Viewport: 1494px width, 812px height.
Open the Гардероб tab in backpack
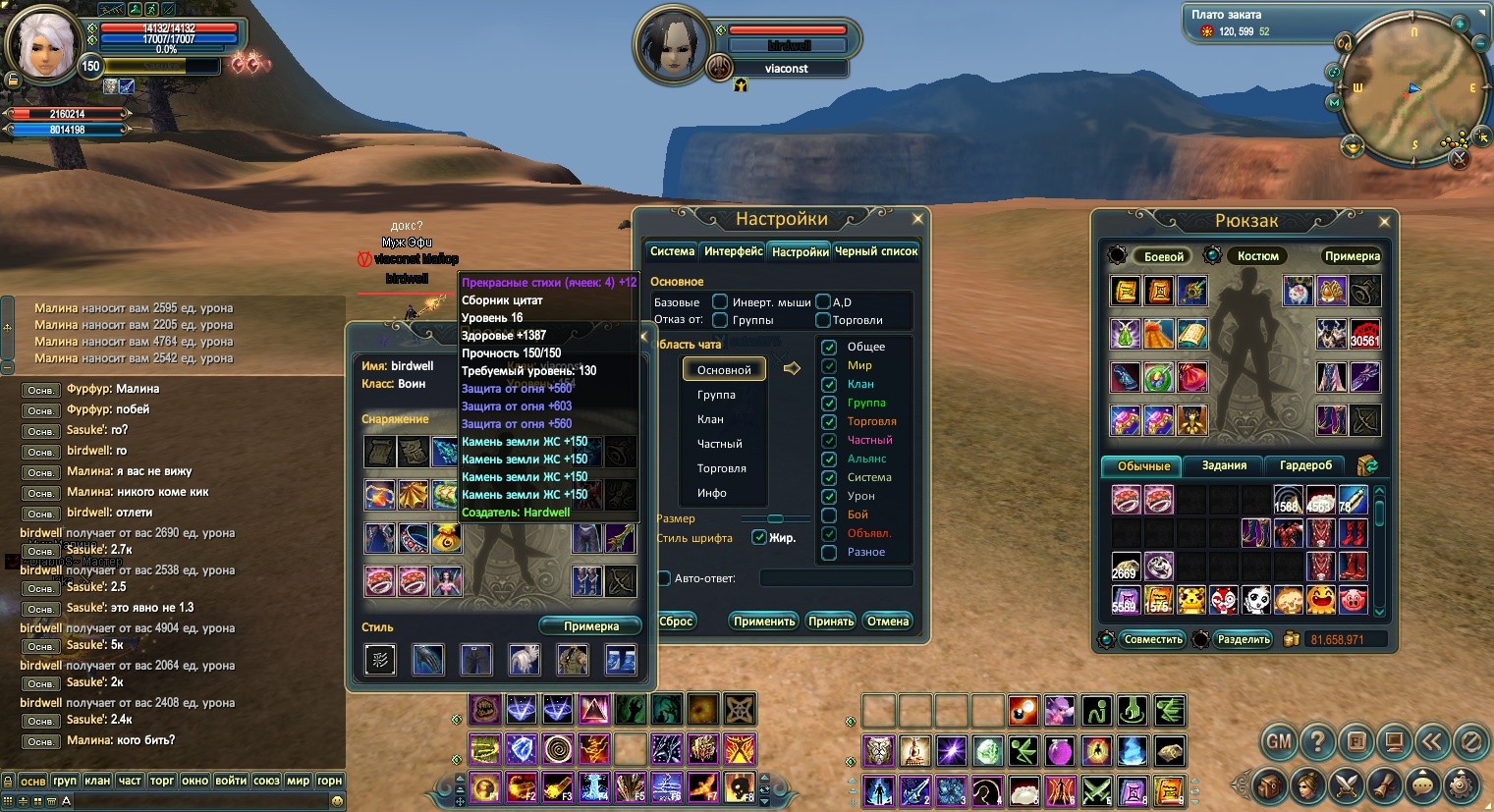[1305, 465]
